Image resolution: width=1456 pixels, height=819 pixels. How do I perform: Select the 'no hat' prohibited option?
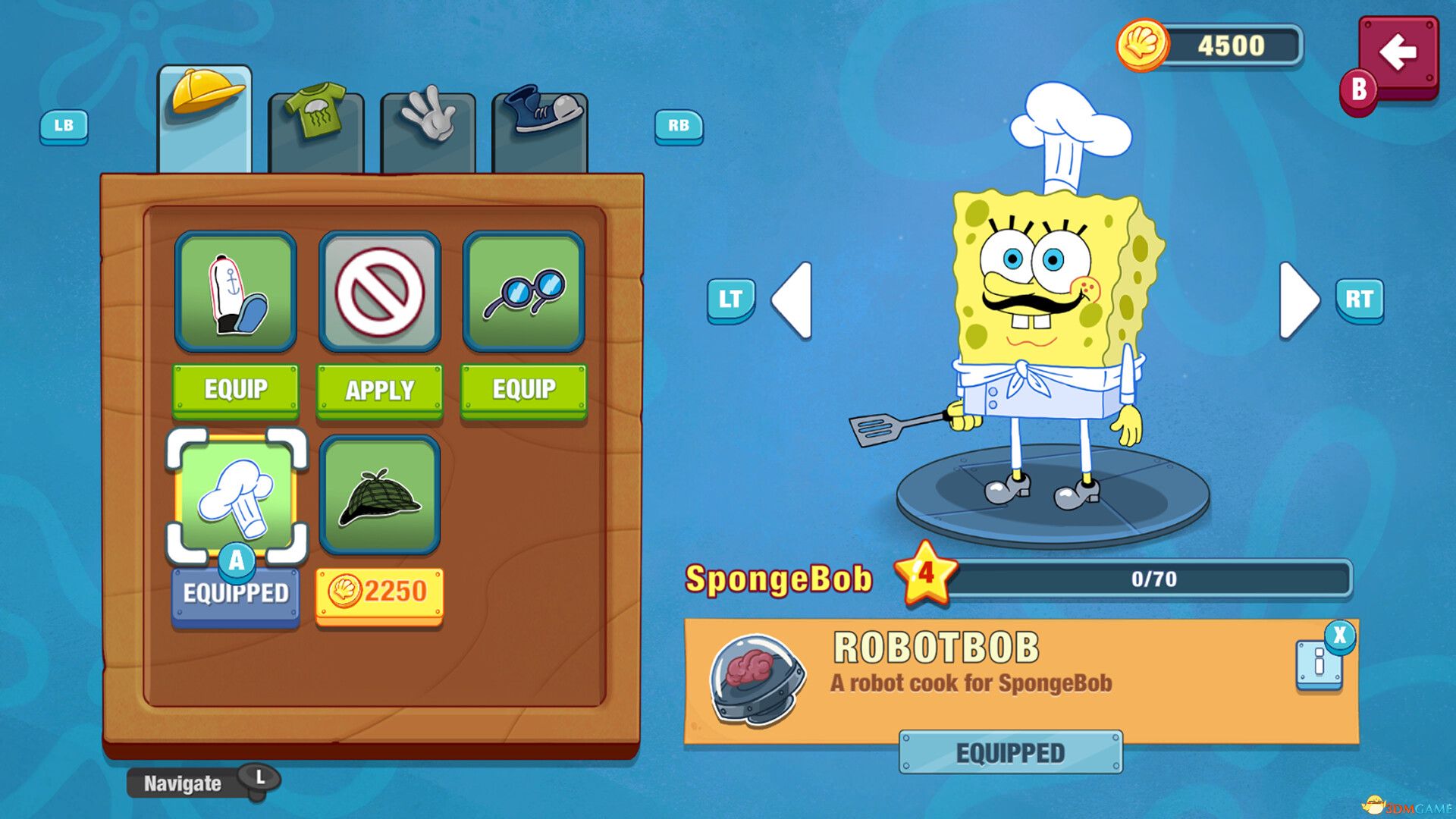tap(380, 292)
